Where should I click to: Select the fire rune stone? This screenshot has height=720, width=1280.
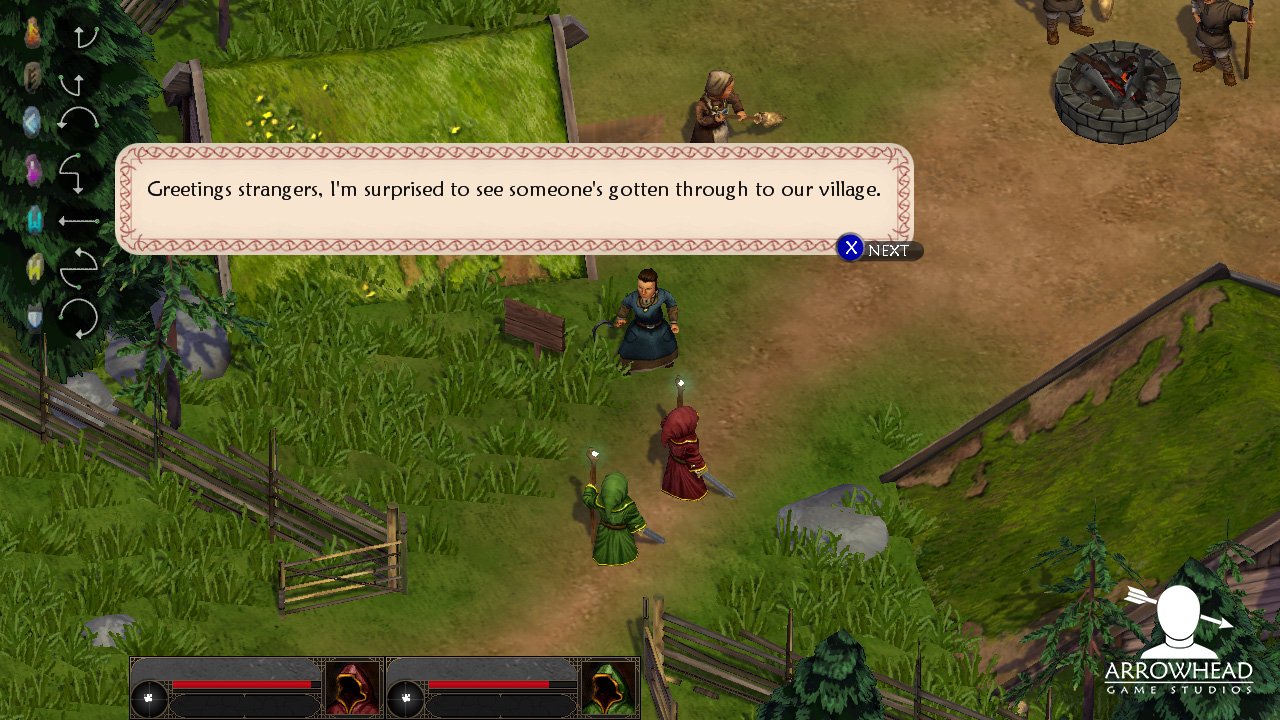[34, 34]
